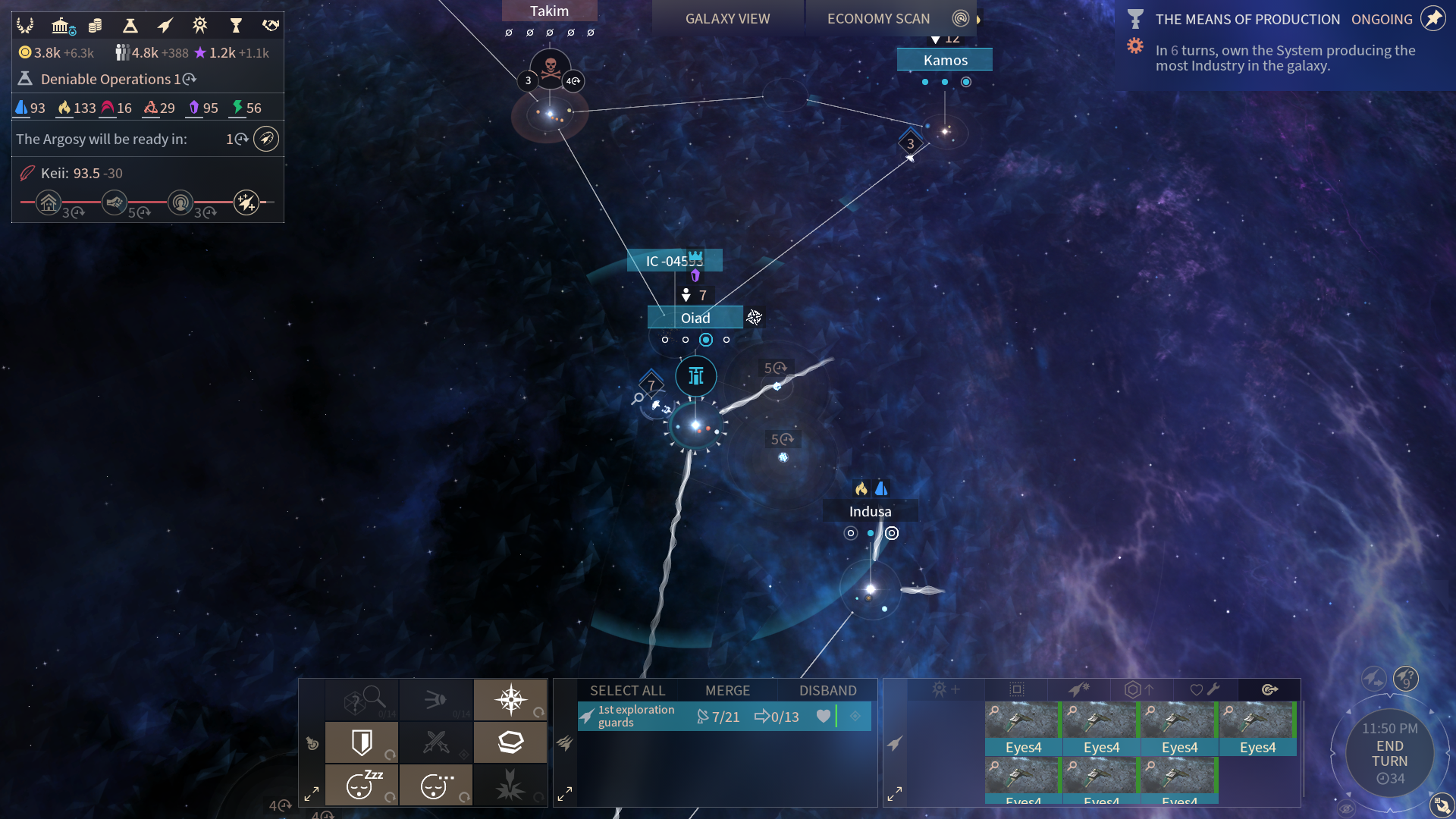Click the End Turn button

click(1389, 754)
